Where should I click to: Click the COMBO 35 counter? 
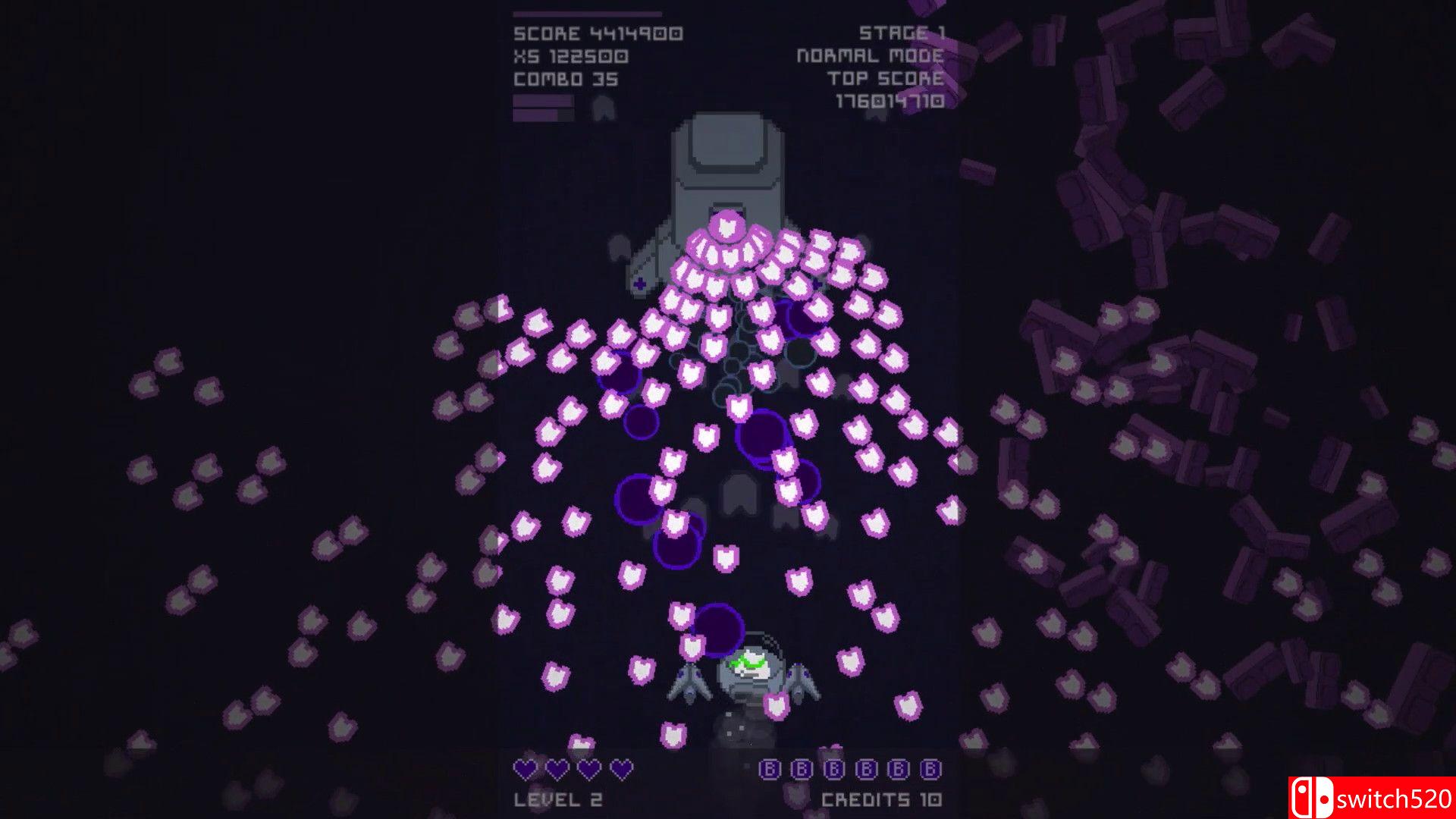[x=565, y=77]
